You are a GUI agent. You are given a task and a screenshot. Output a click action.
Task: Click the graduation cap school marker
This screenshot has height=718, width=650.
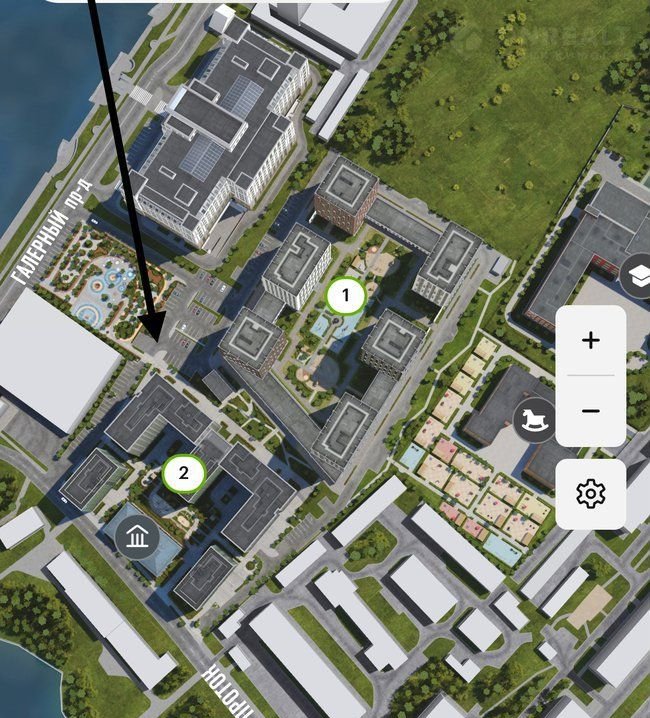coord(636,277)
